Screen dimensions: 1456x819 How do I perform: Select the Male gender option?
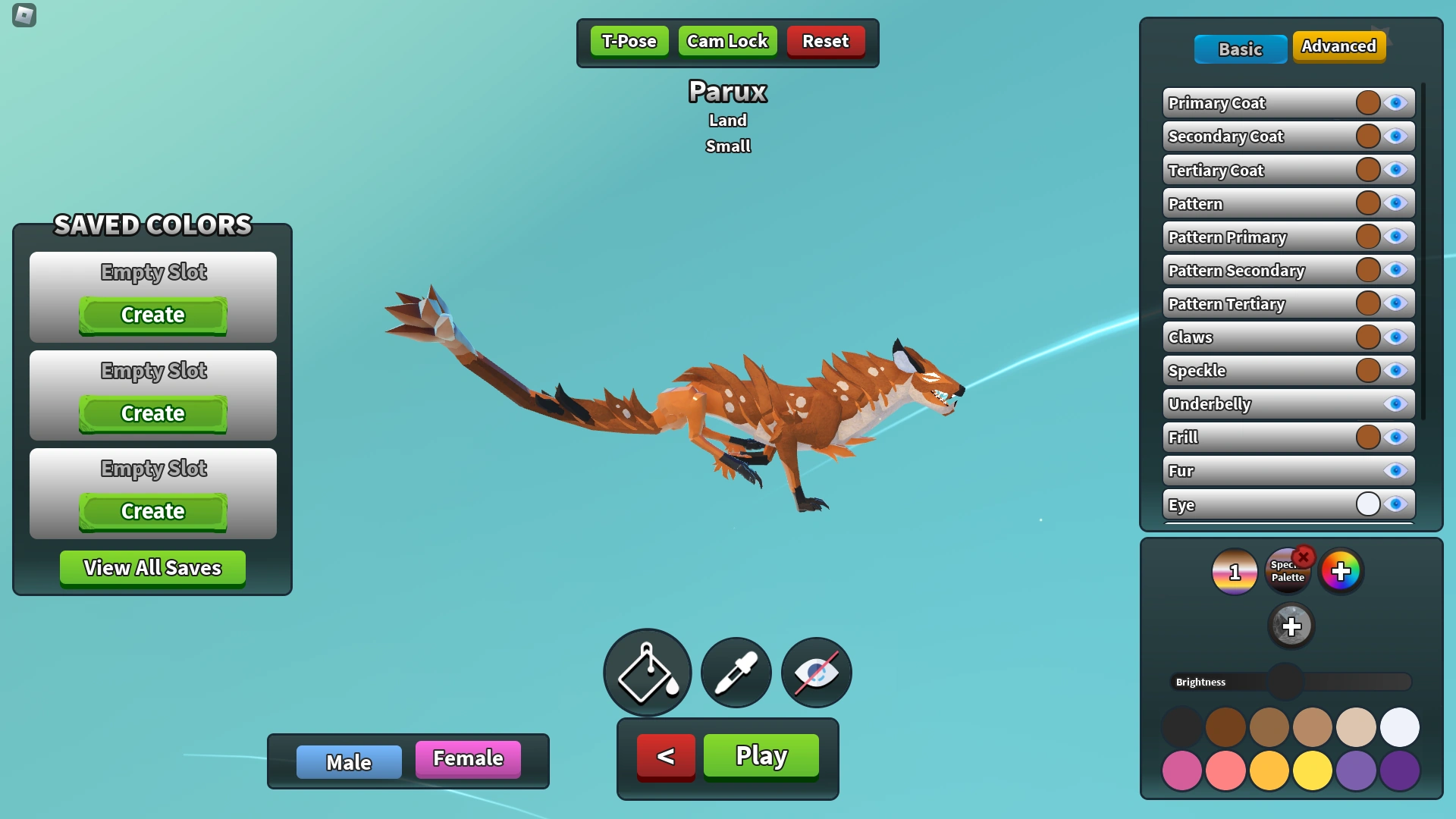pos(348,762)
